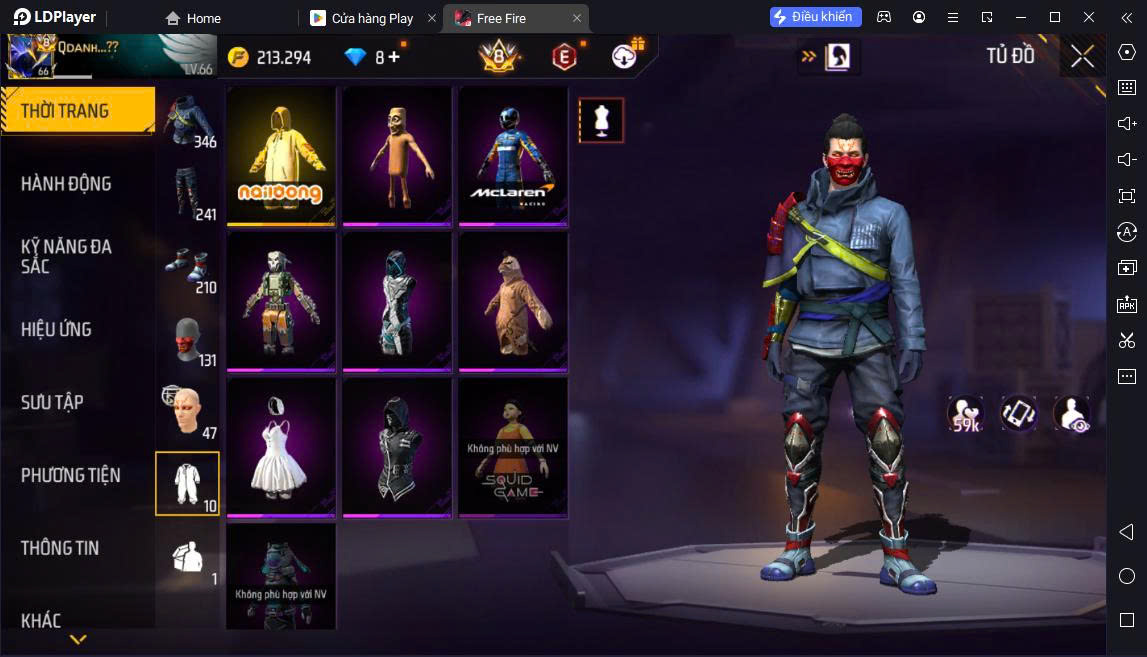Pick the white dress outfit
This screenshot has width=1147, height=657.
pyautogui.click(x=280, y=446)
